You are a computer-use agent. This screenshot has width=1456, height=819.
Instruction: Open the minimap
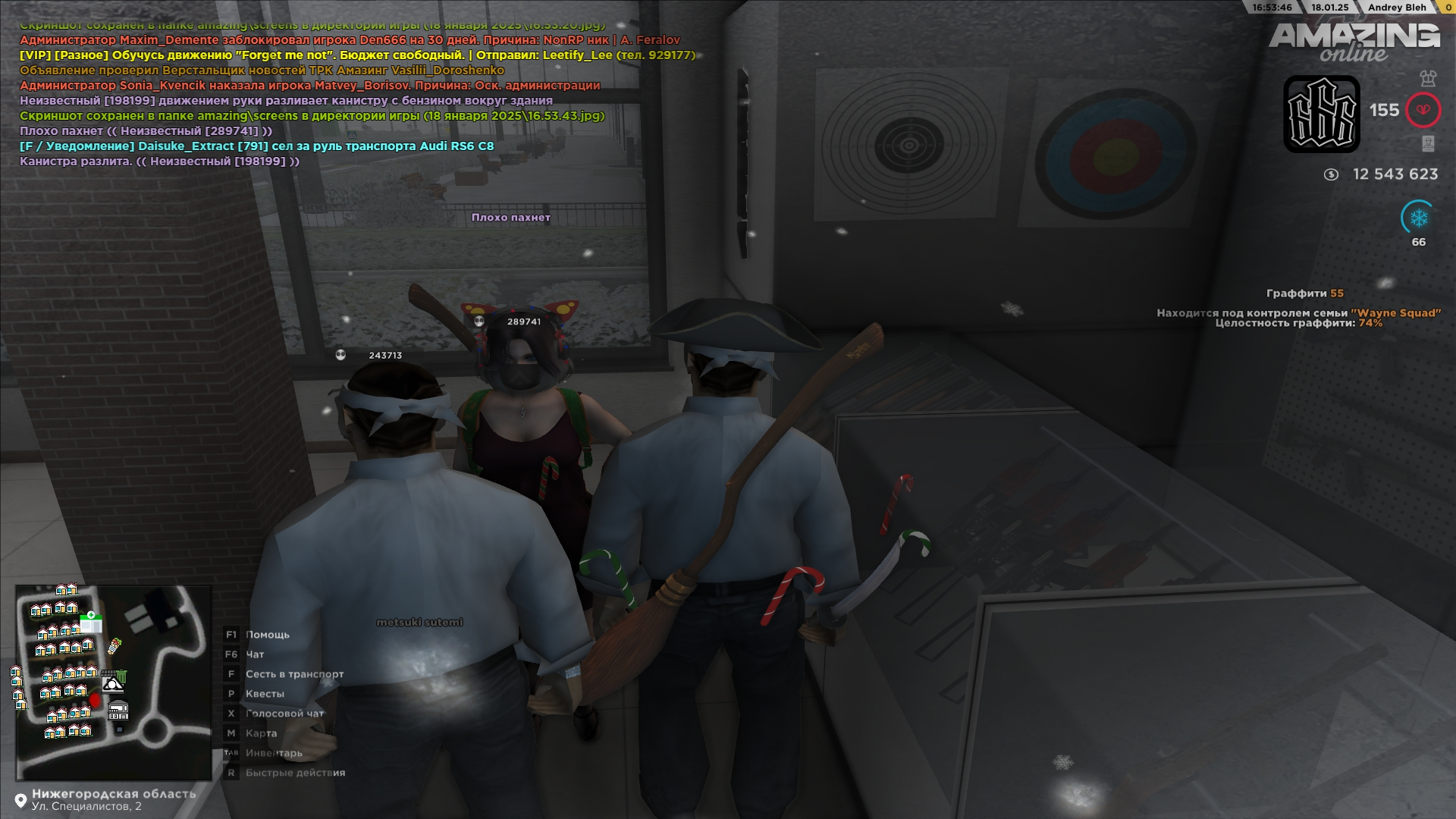[x=114, y=682]
